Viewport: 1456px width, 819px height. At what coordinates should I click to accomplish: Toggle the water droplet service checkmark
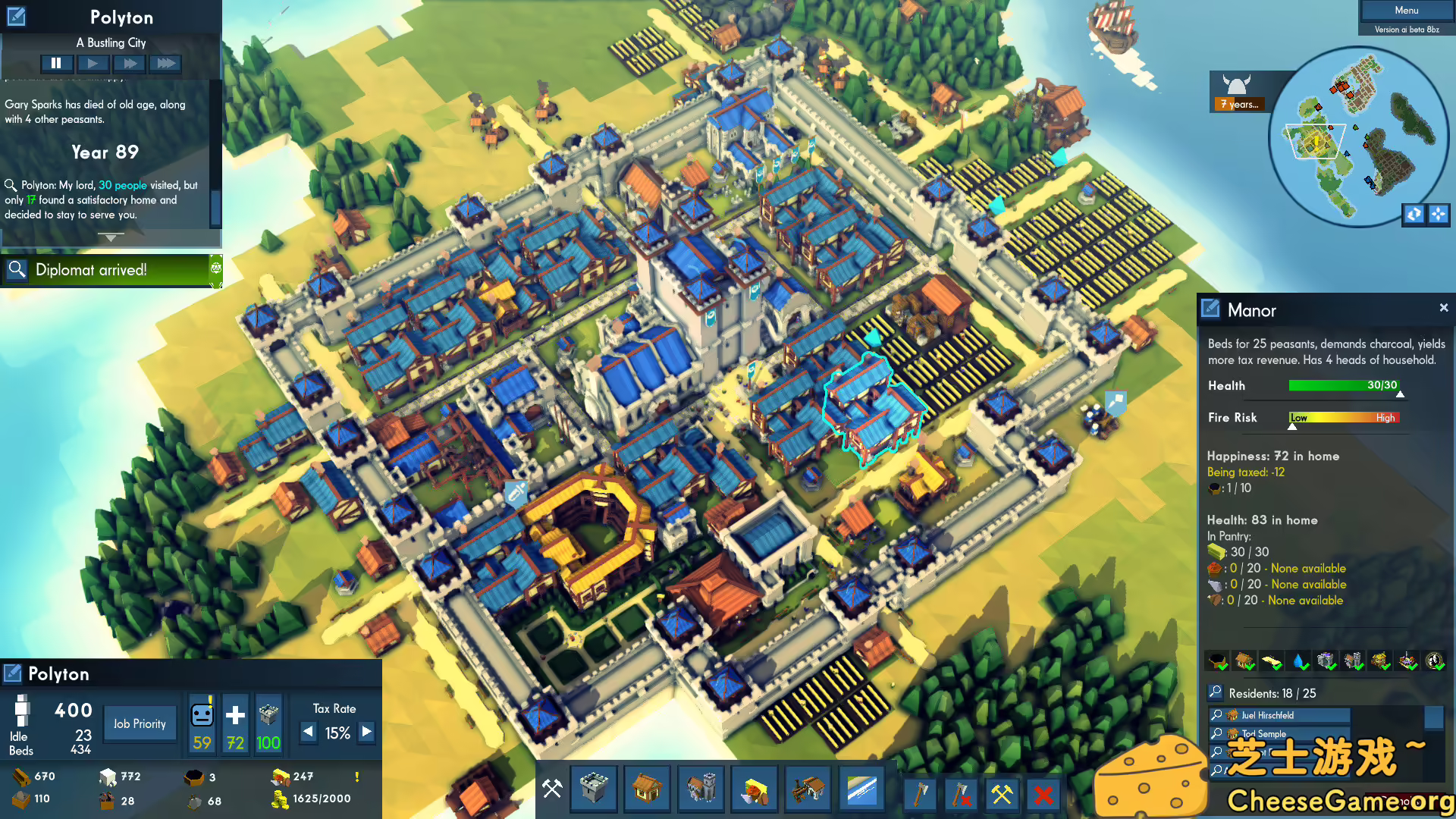(1298, 661)
